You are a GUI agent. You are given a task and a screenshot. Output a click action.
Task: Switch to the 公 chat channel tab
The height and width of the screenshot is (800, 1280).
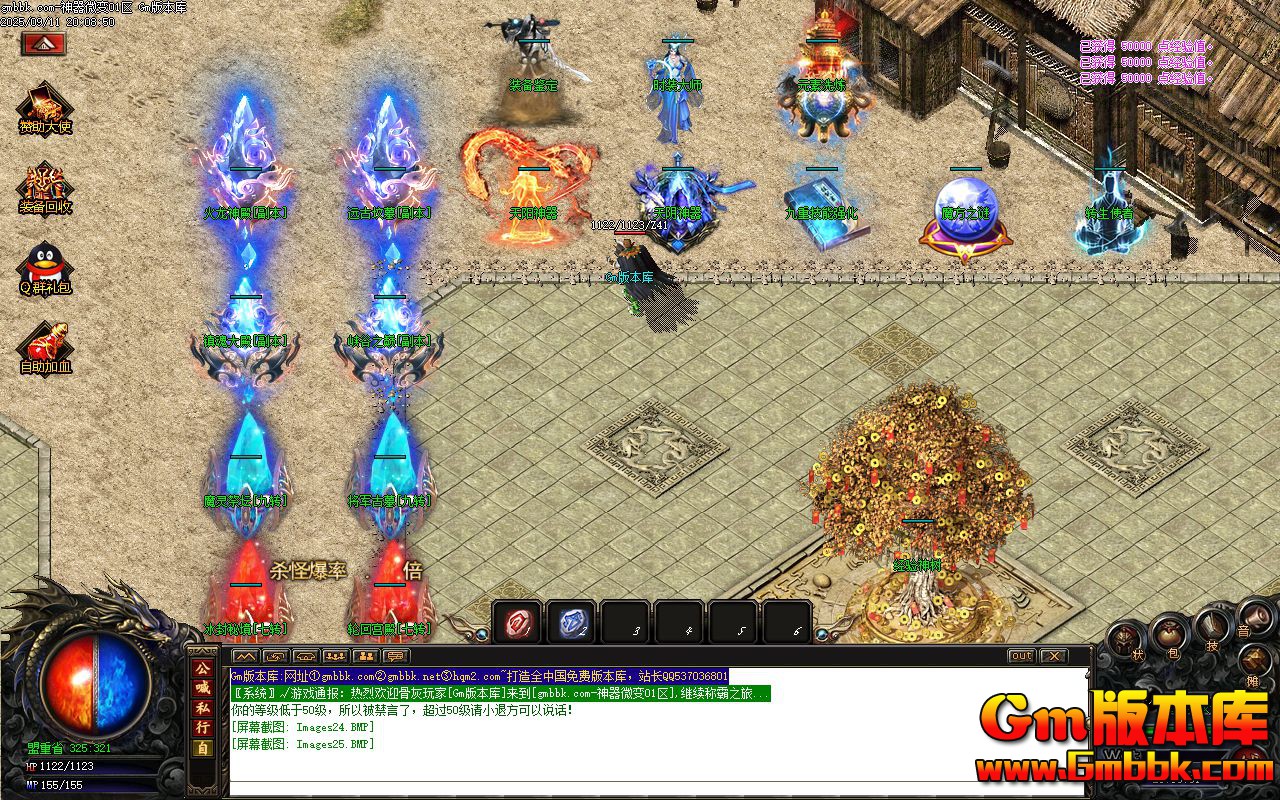click(x=202, y=668)
